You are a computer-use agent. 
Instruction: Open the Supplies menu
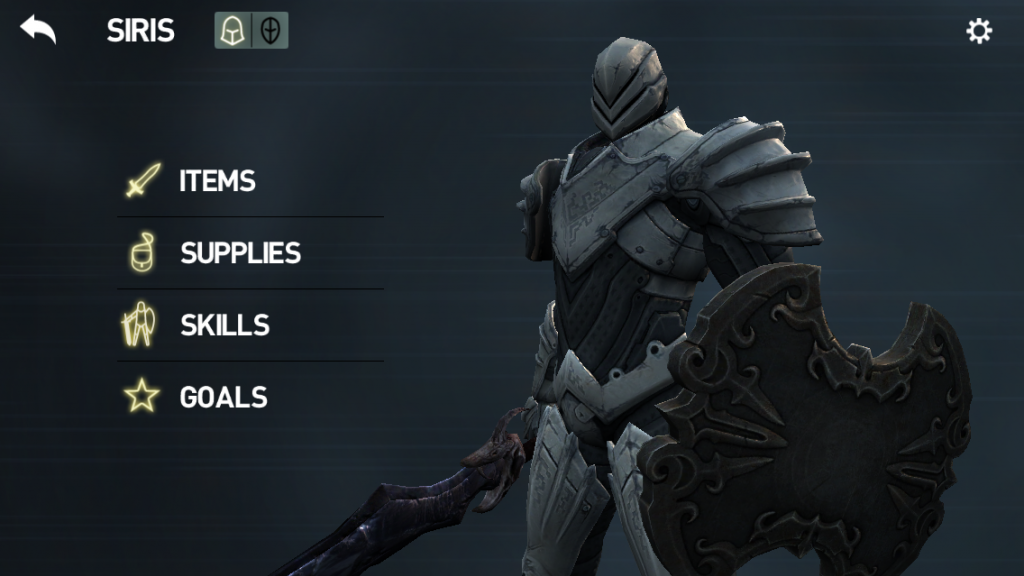pos(240,253)
